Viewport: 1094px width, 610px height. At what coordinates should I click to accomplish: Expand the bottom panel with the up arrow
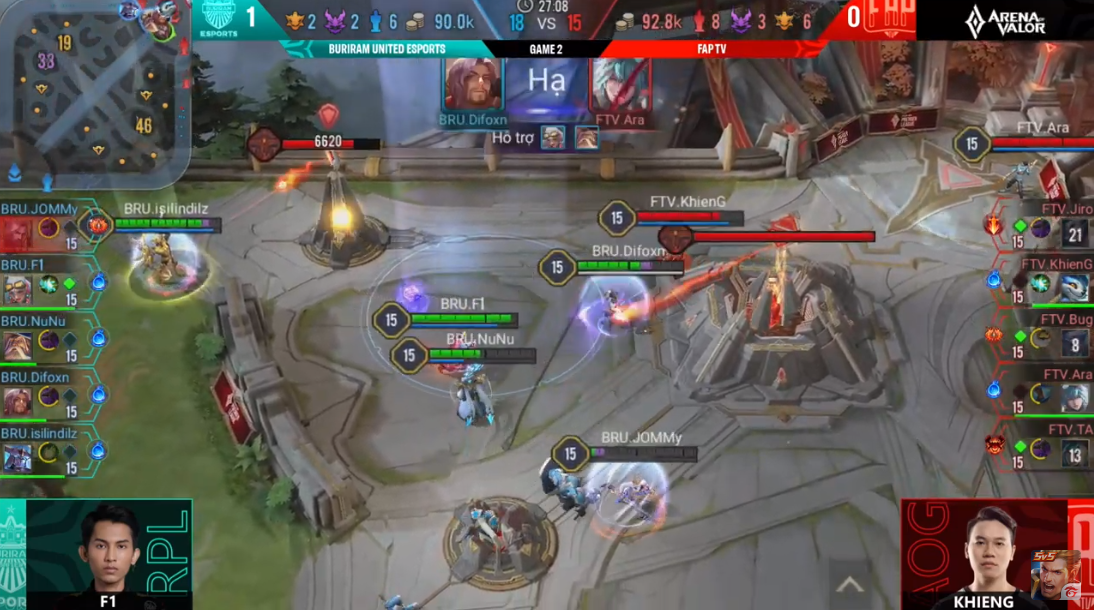pos(850,584)
